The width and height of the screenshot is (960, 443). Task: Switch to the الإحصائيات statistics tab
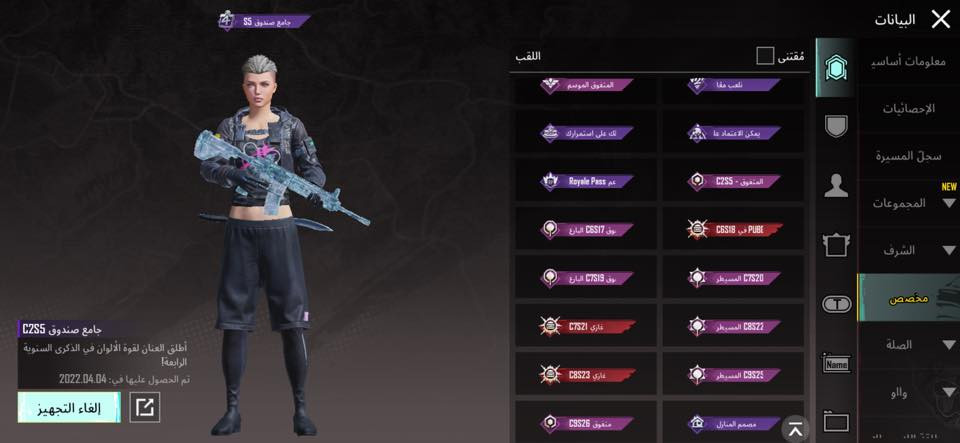tap(908, 108)
